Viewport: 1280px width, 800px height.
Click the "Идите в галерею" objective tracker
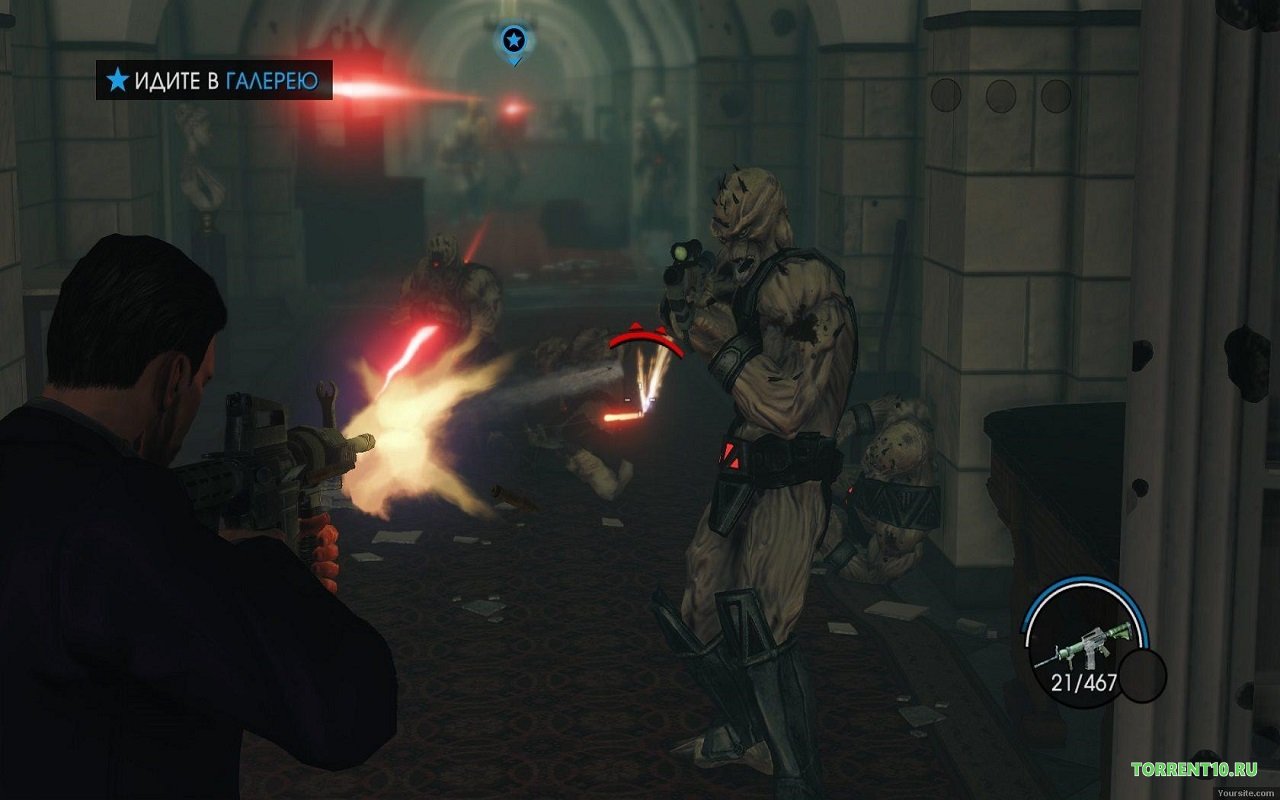(214, 81)
